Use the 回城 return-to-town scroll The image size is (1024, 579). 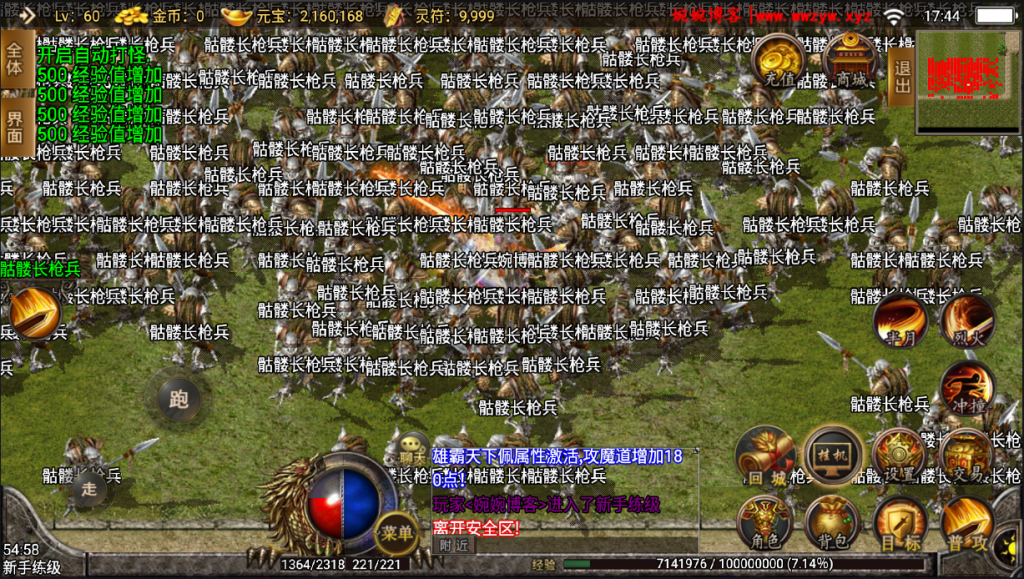coord(765,456)
